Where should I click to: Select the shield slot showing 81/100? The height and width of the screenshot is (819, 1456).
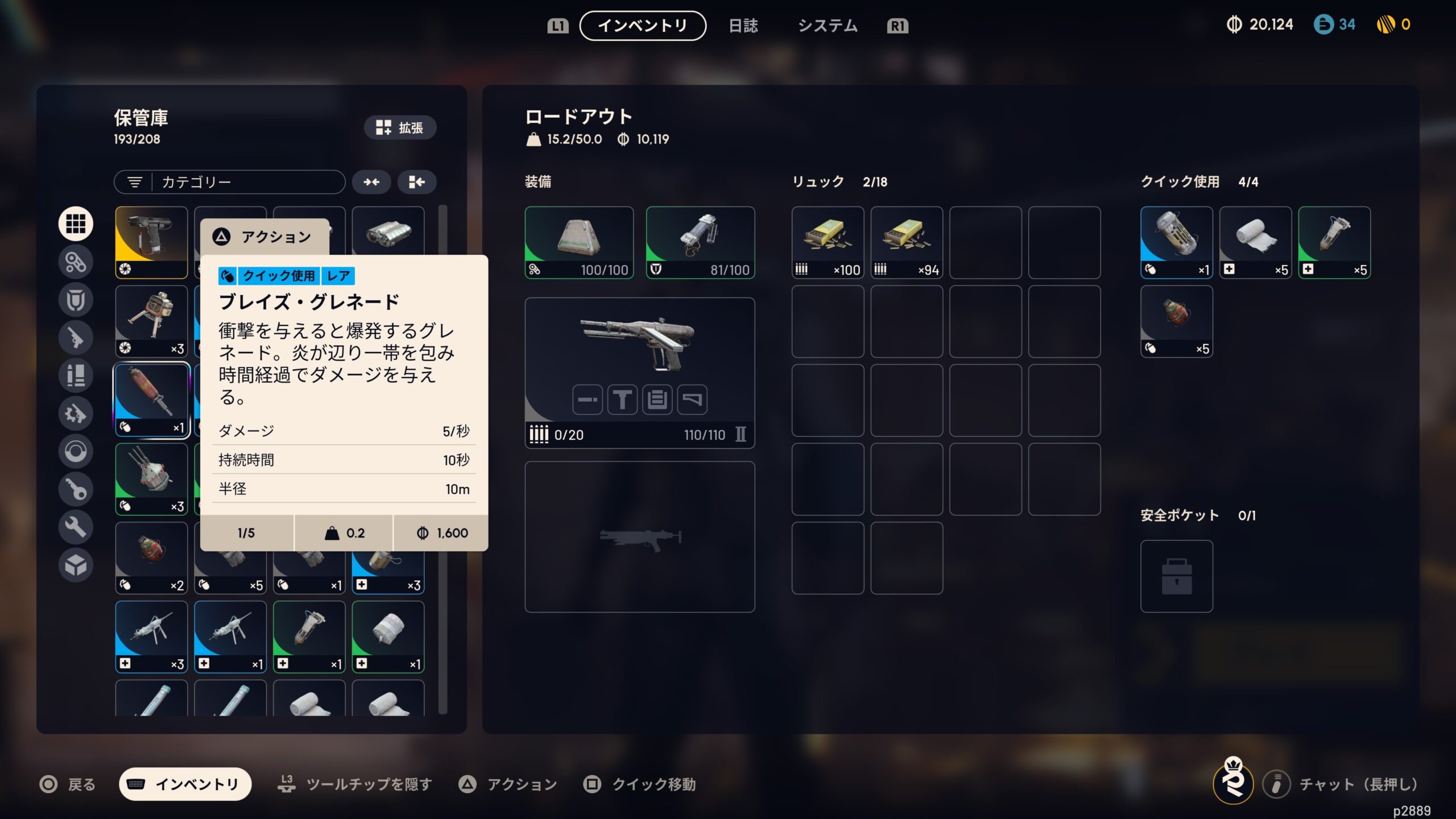(x=700, y=242)
